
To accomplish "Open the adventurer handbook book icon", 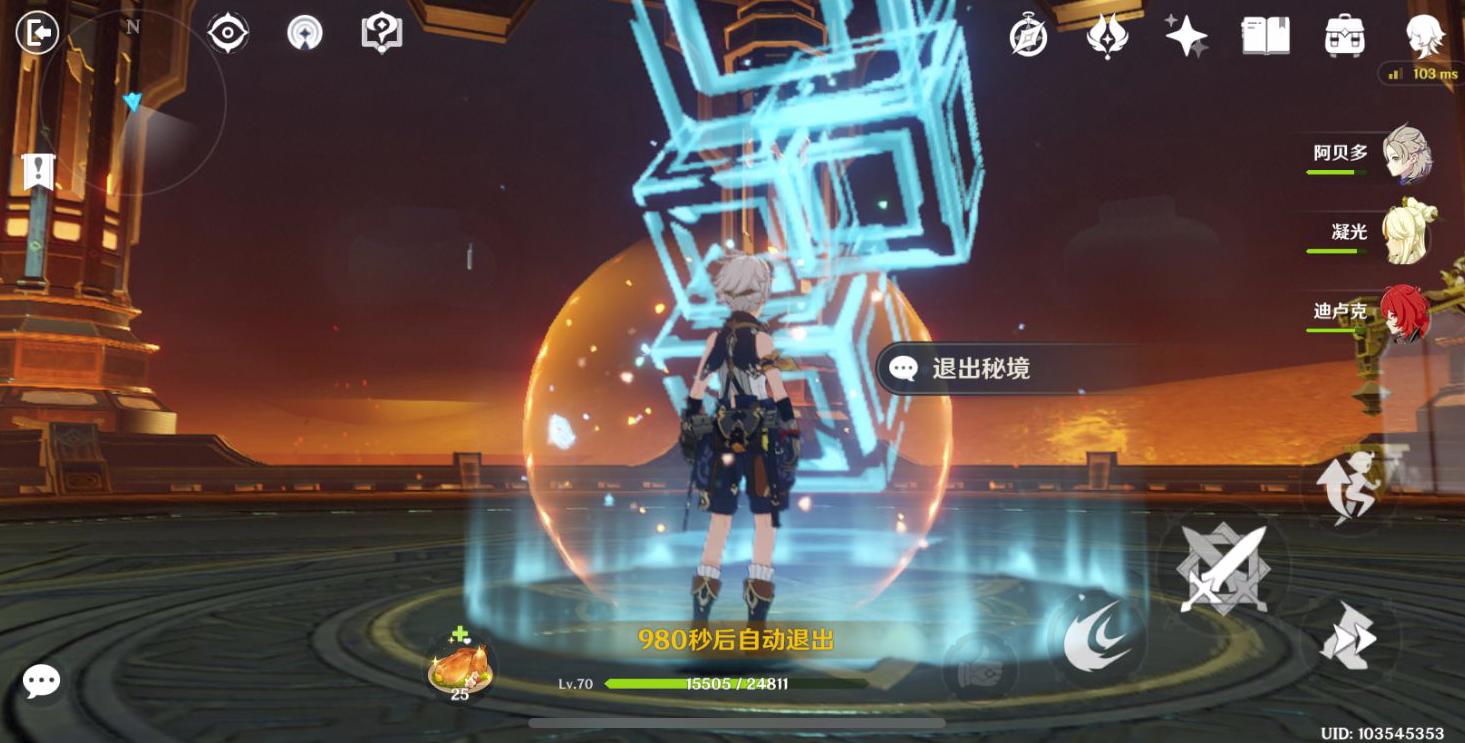I will [x=1265, y=36].
